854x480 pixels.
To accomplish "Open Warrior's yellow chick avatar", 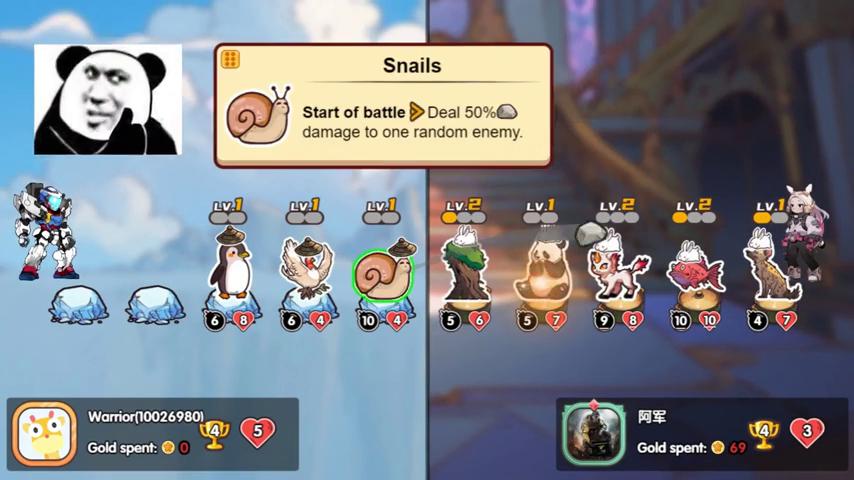I will click(x=45, y=434).
